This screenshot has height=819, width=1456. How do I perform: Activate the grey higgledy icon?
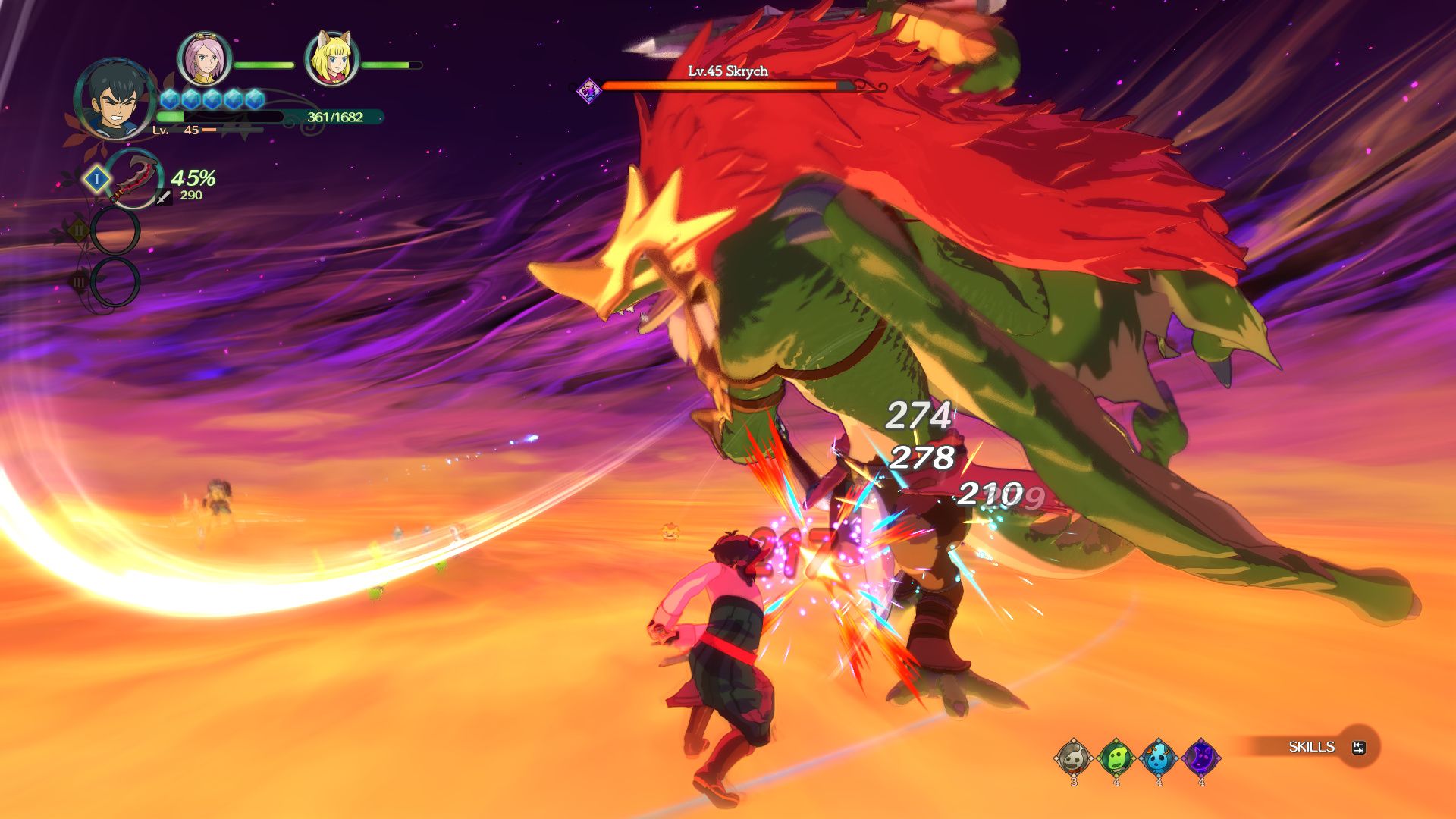click(1074, 757)
